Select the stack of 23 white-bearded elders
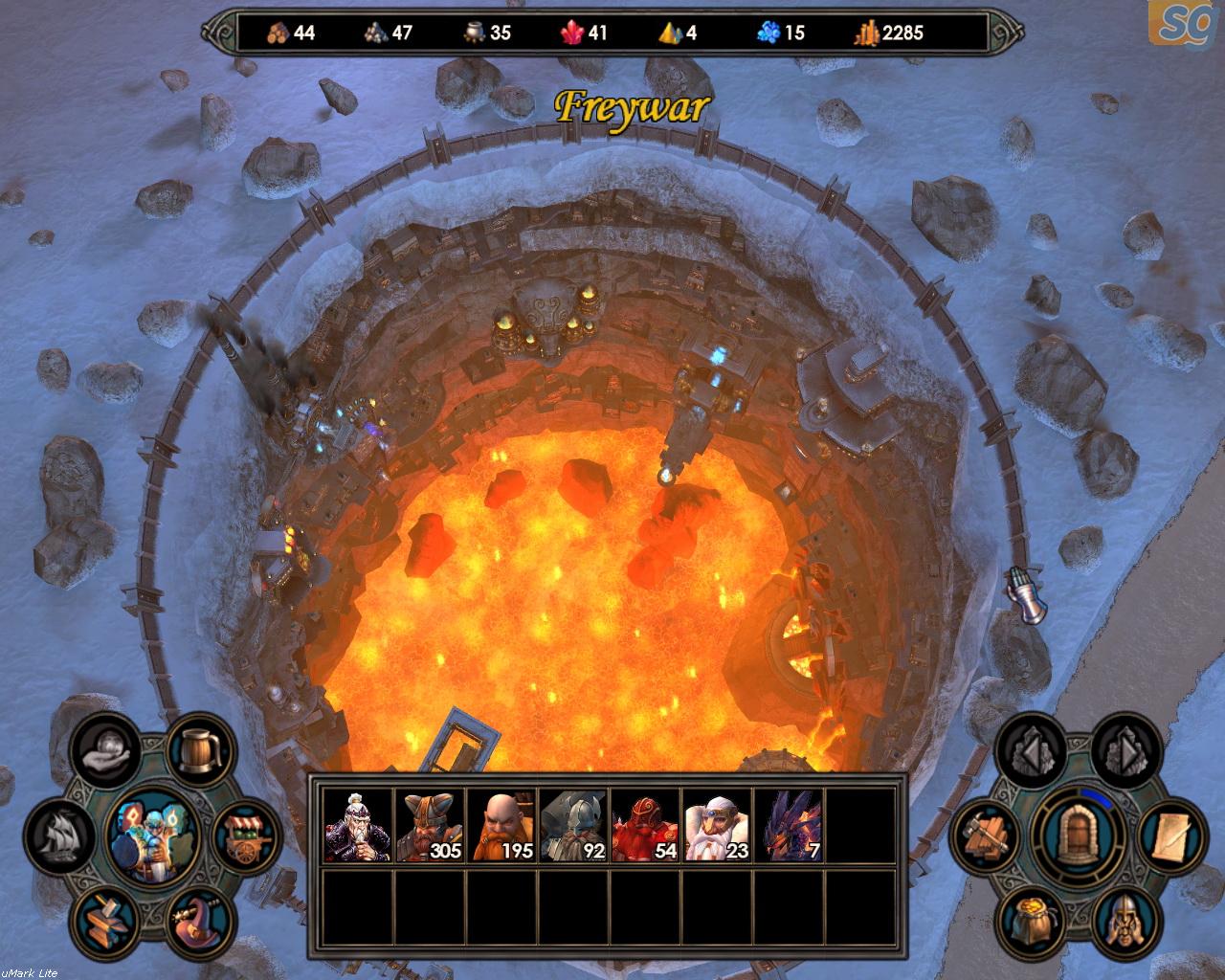The width and height of the screenshot is (1225, 980). [717, 824]
